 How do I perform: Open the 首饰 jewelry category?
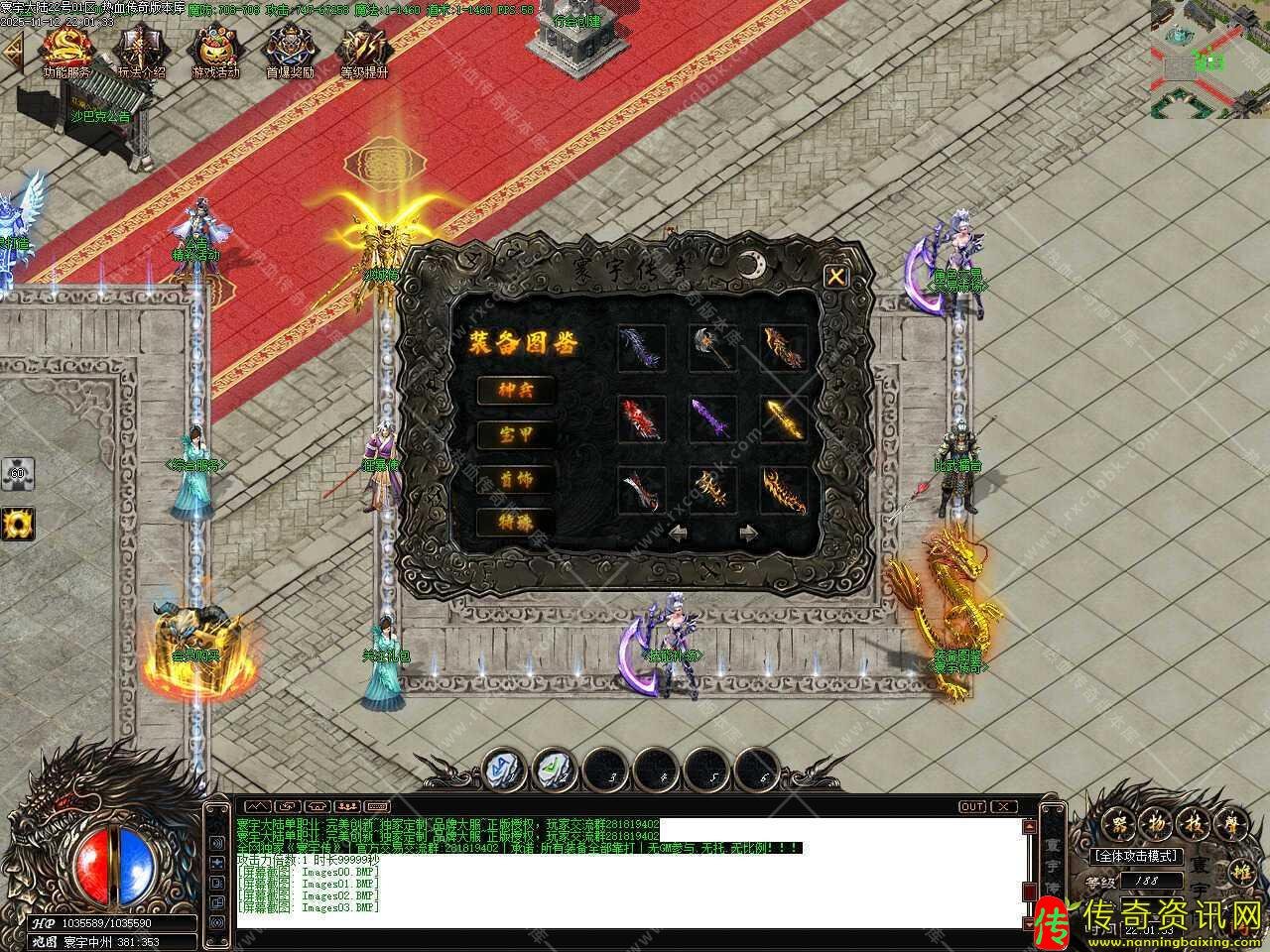[x=515, y=478]
